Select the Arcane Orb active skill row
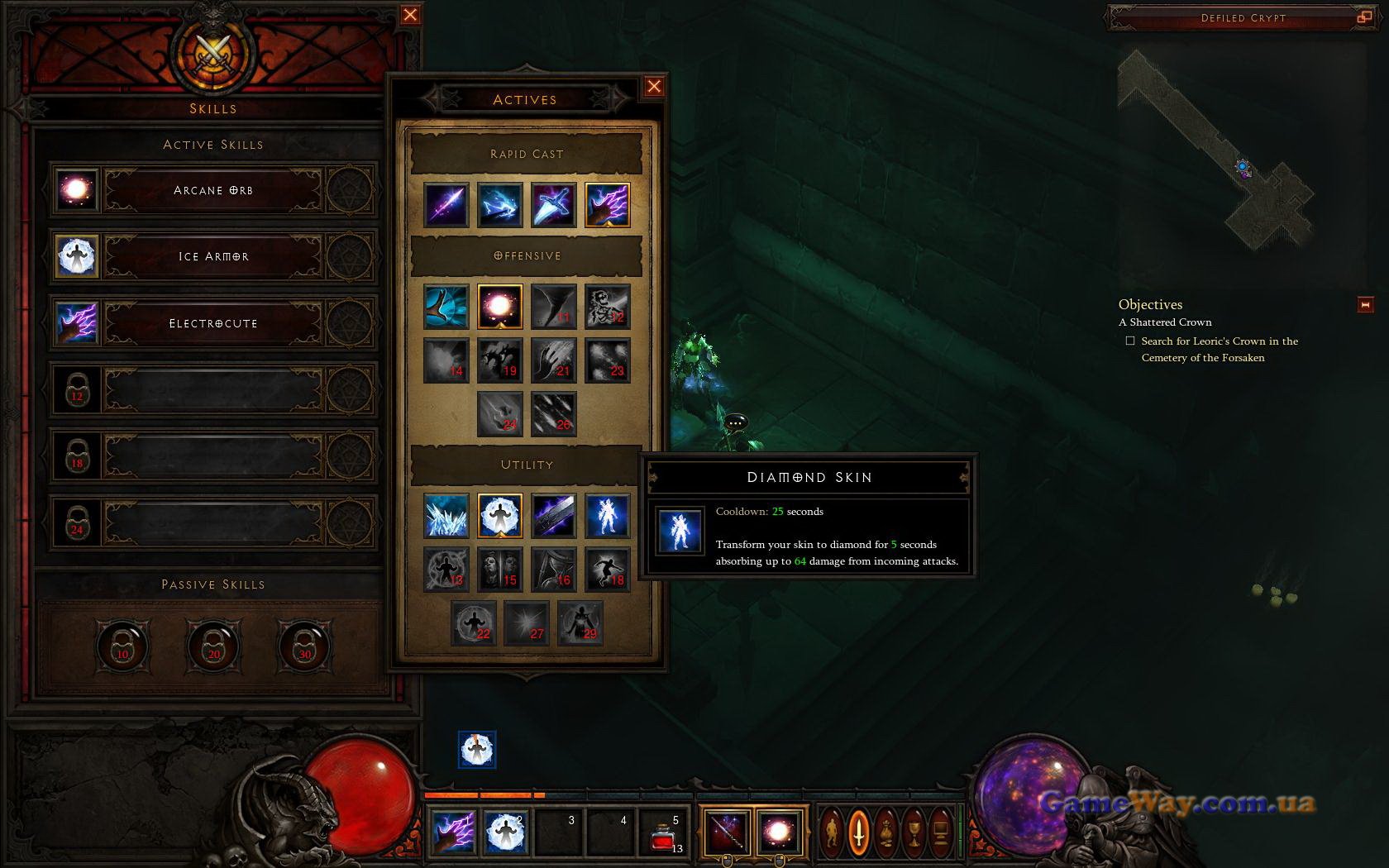The image size is (1389, 868). [x=212, y=190]
